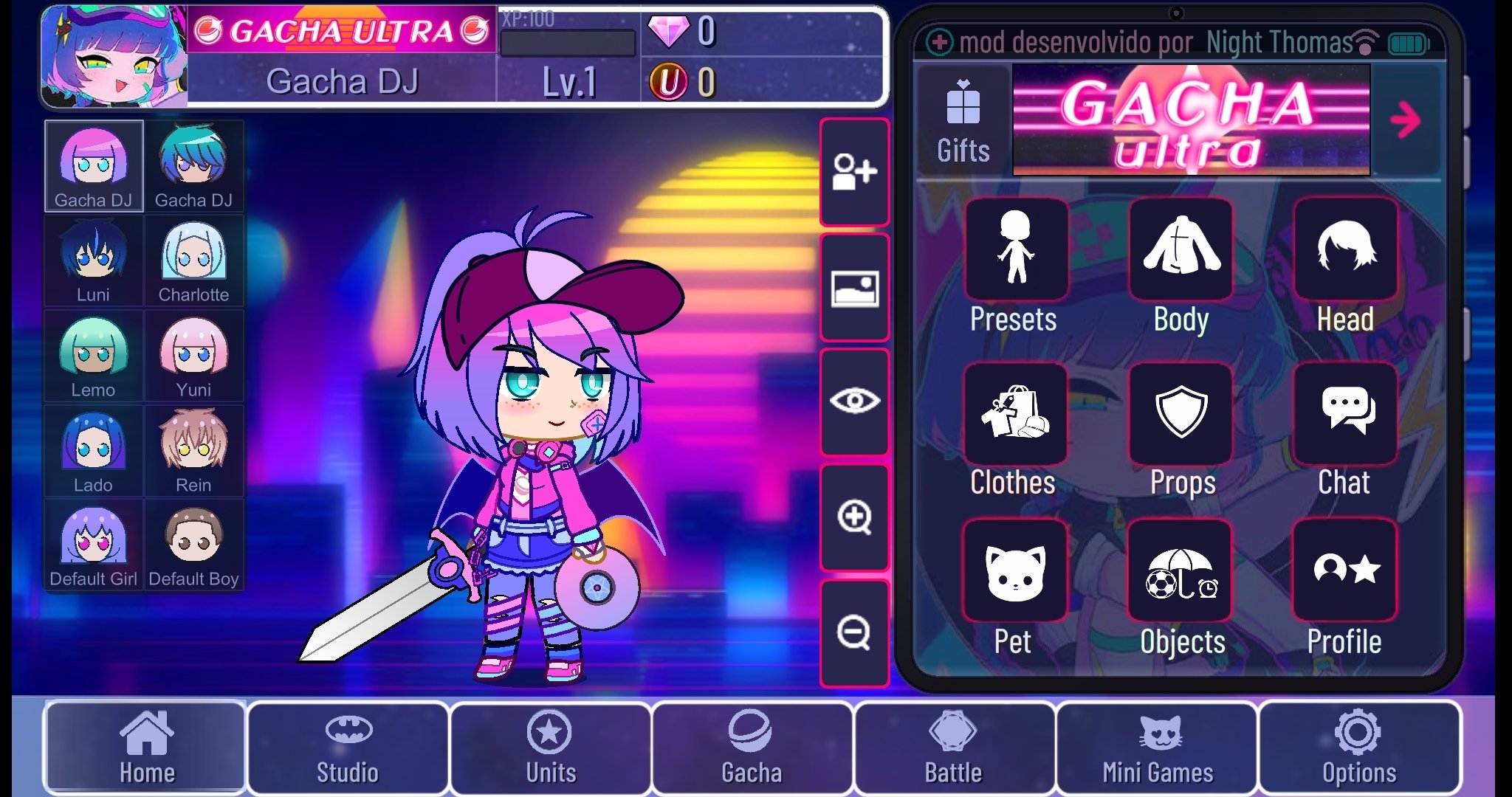Zoom out from the character

point(854,633)
